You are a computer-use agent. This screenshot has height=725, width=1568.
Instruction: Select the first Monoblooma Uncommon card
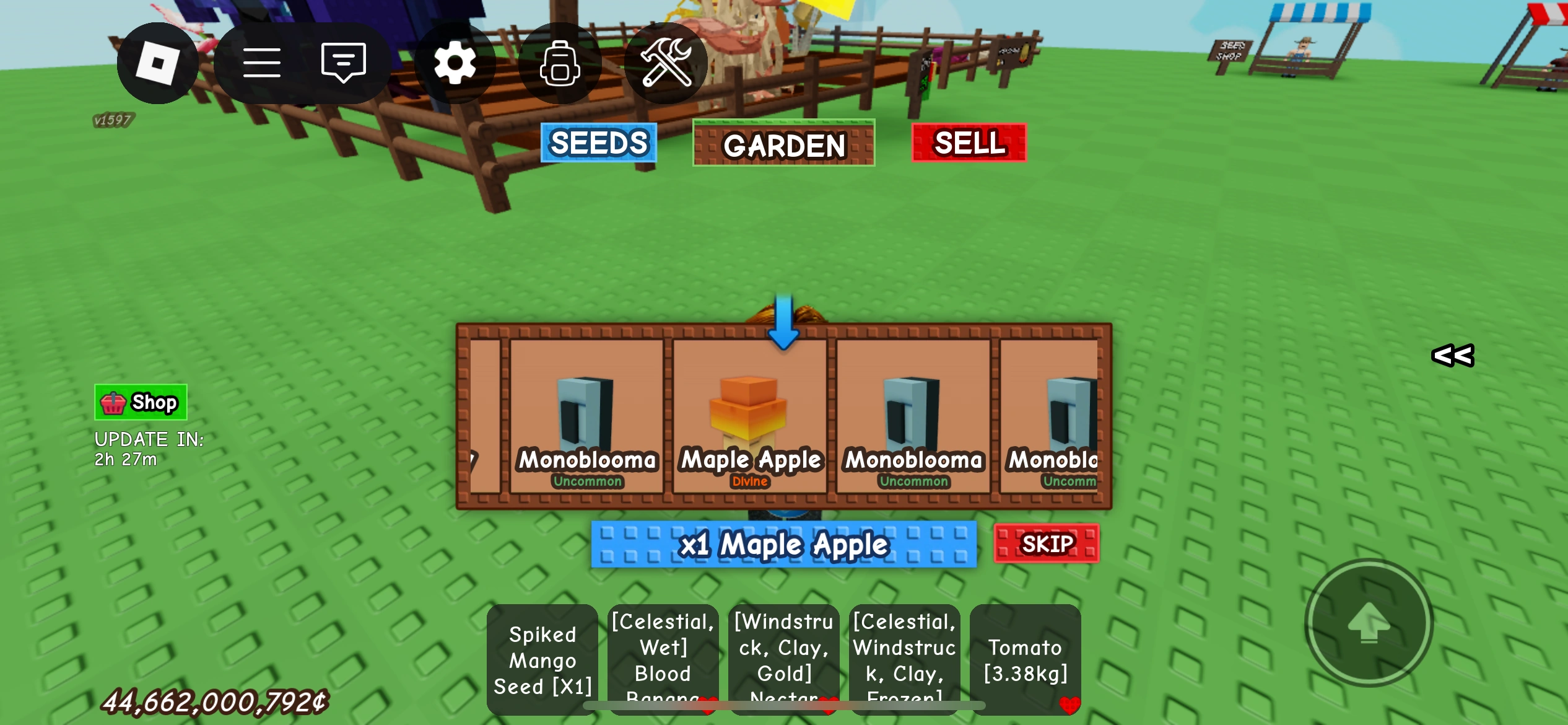587,415
